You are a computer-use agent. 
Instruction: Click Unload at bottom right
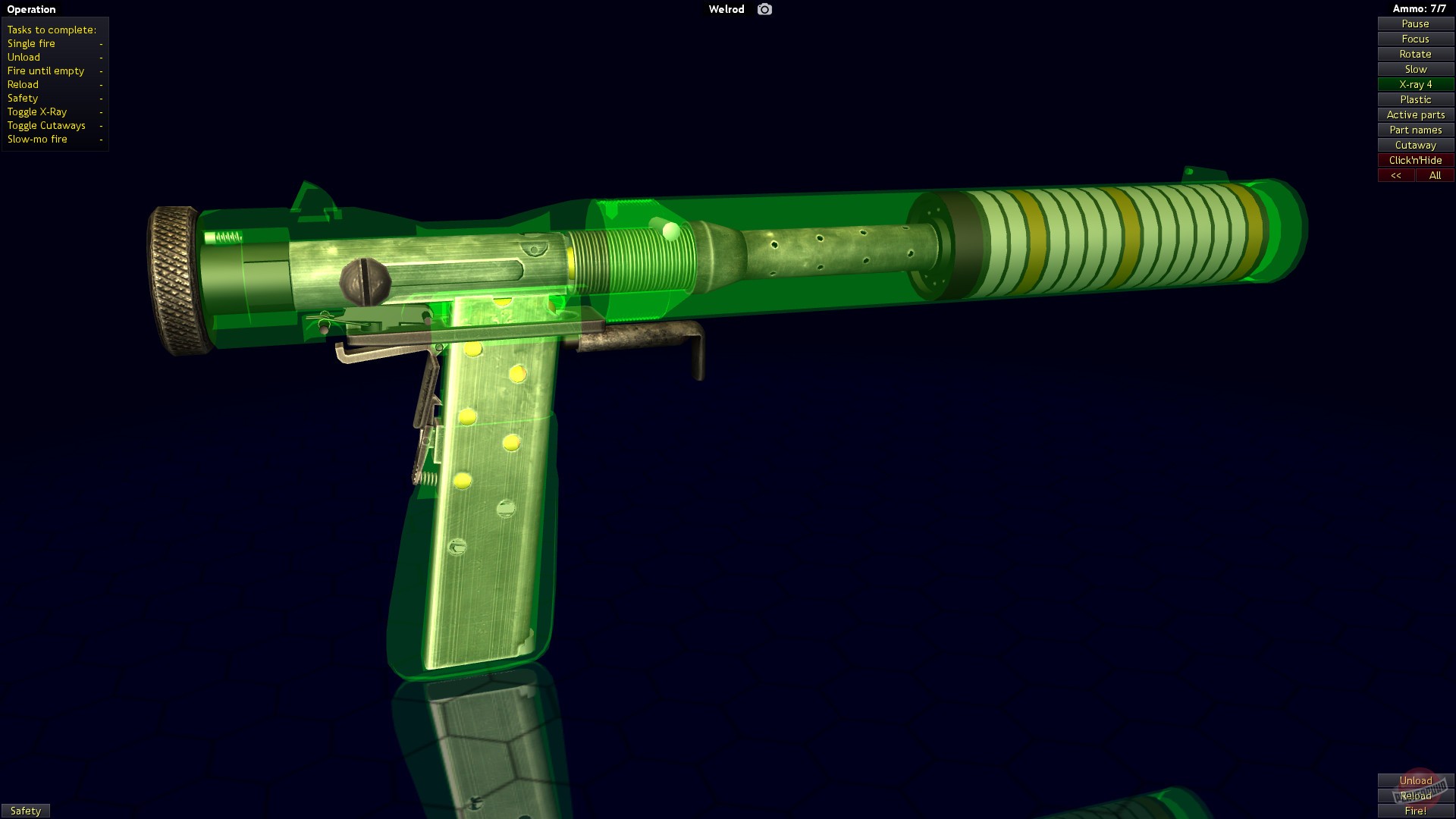(1415, 780)
